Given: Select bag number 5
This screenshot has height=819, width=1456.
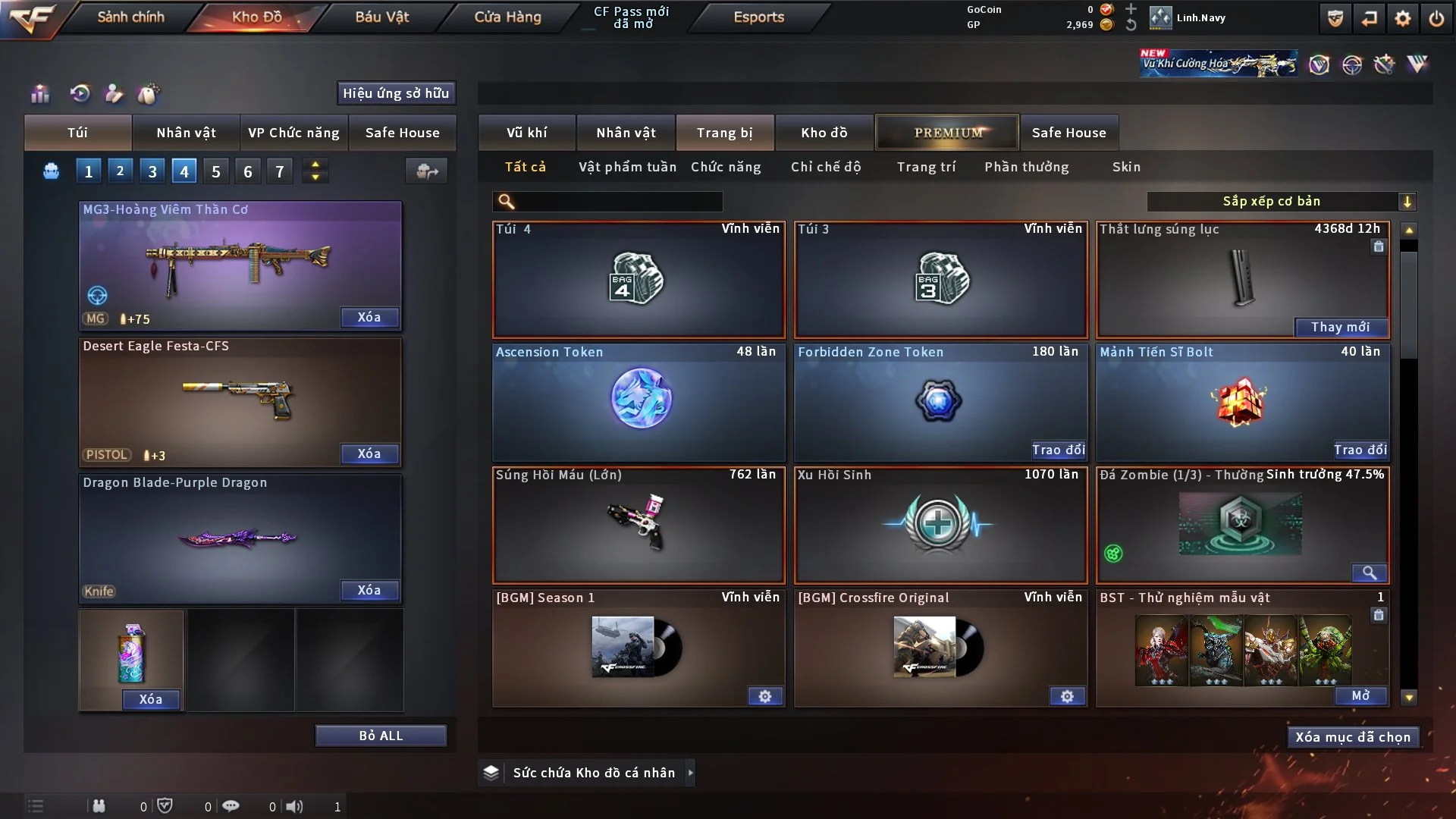Looking at the screenshot, I should pyautogui.click(x=216, y=171).
